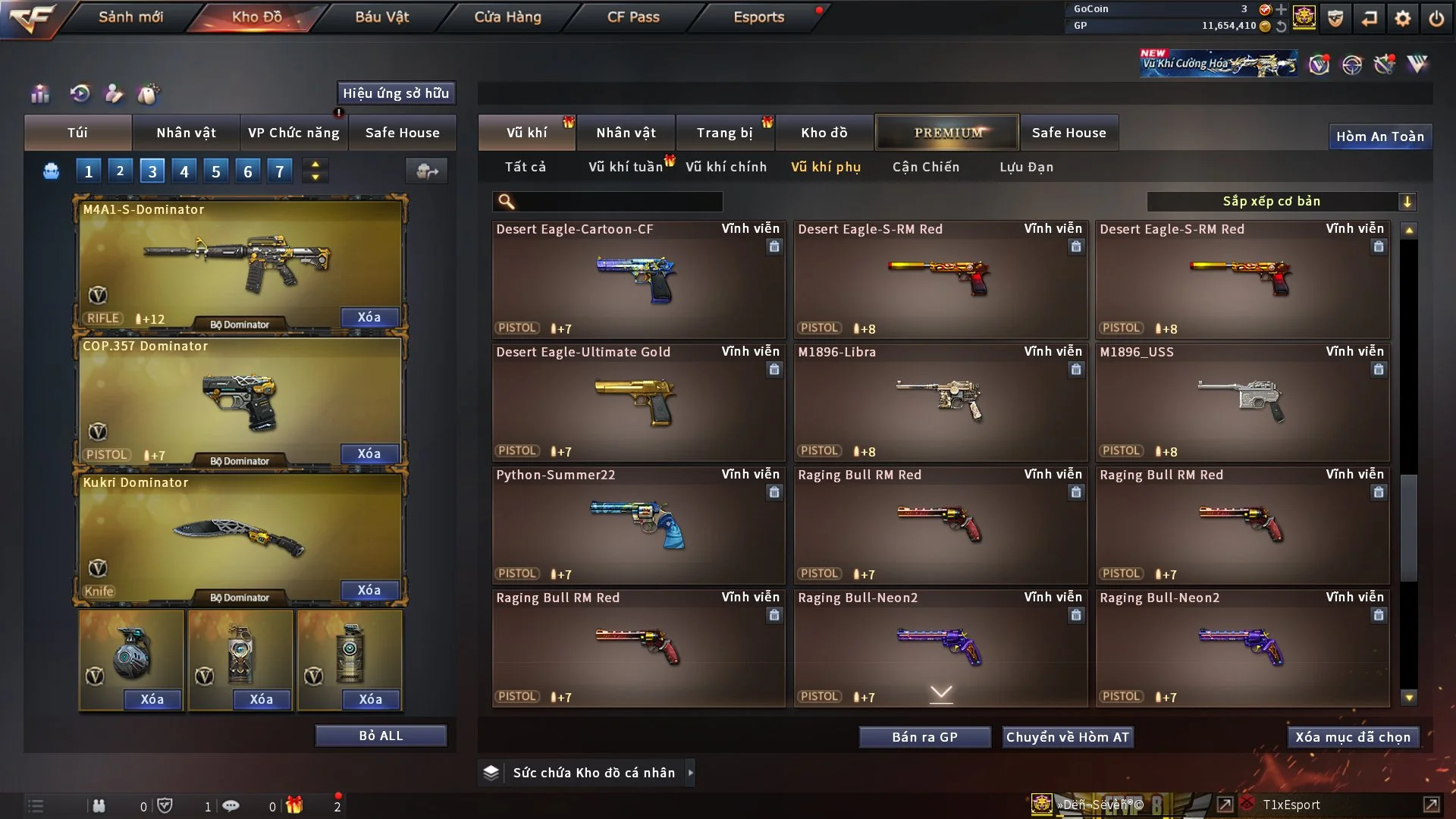Filter by Cận Chiến weapons

coord(925,167)
